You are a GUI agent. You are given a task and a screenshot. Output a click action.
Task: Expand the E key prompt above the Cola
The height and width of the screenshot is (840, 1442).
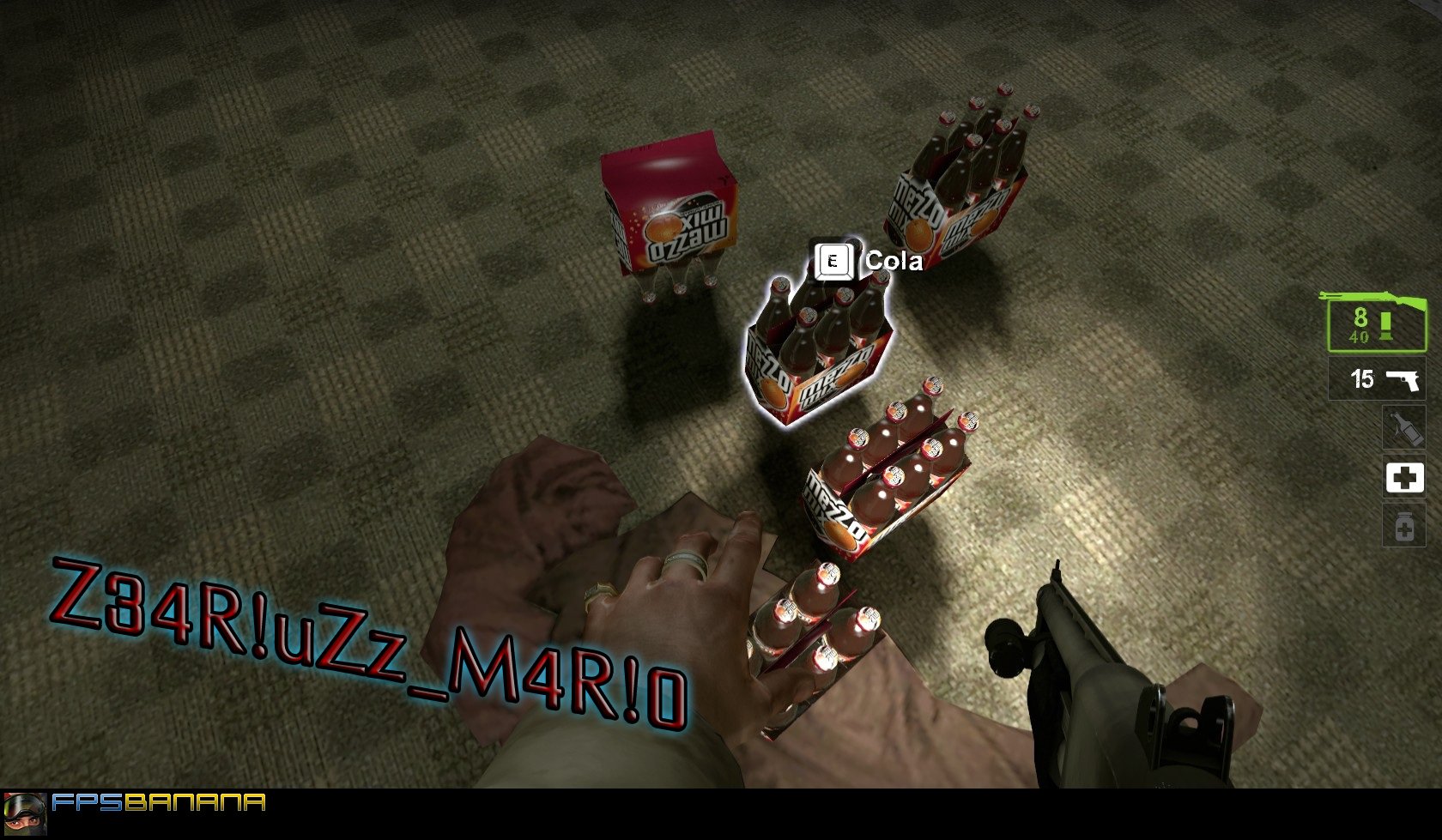pyautogui.click(x=834, y=262)
